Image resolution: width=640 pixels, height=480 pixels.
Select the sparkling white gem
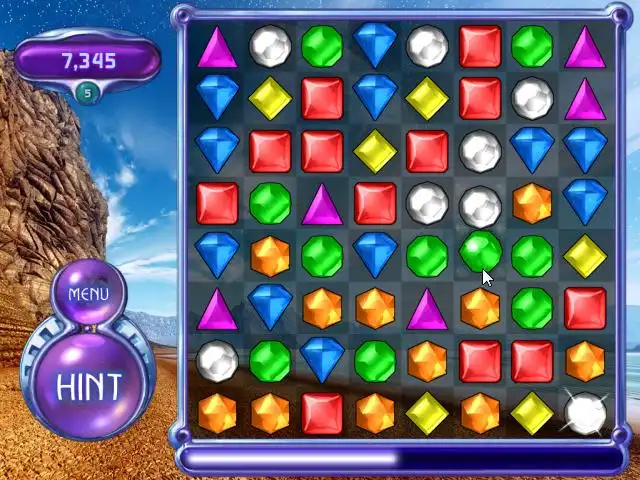click(585, 412)
